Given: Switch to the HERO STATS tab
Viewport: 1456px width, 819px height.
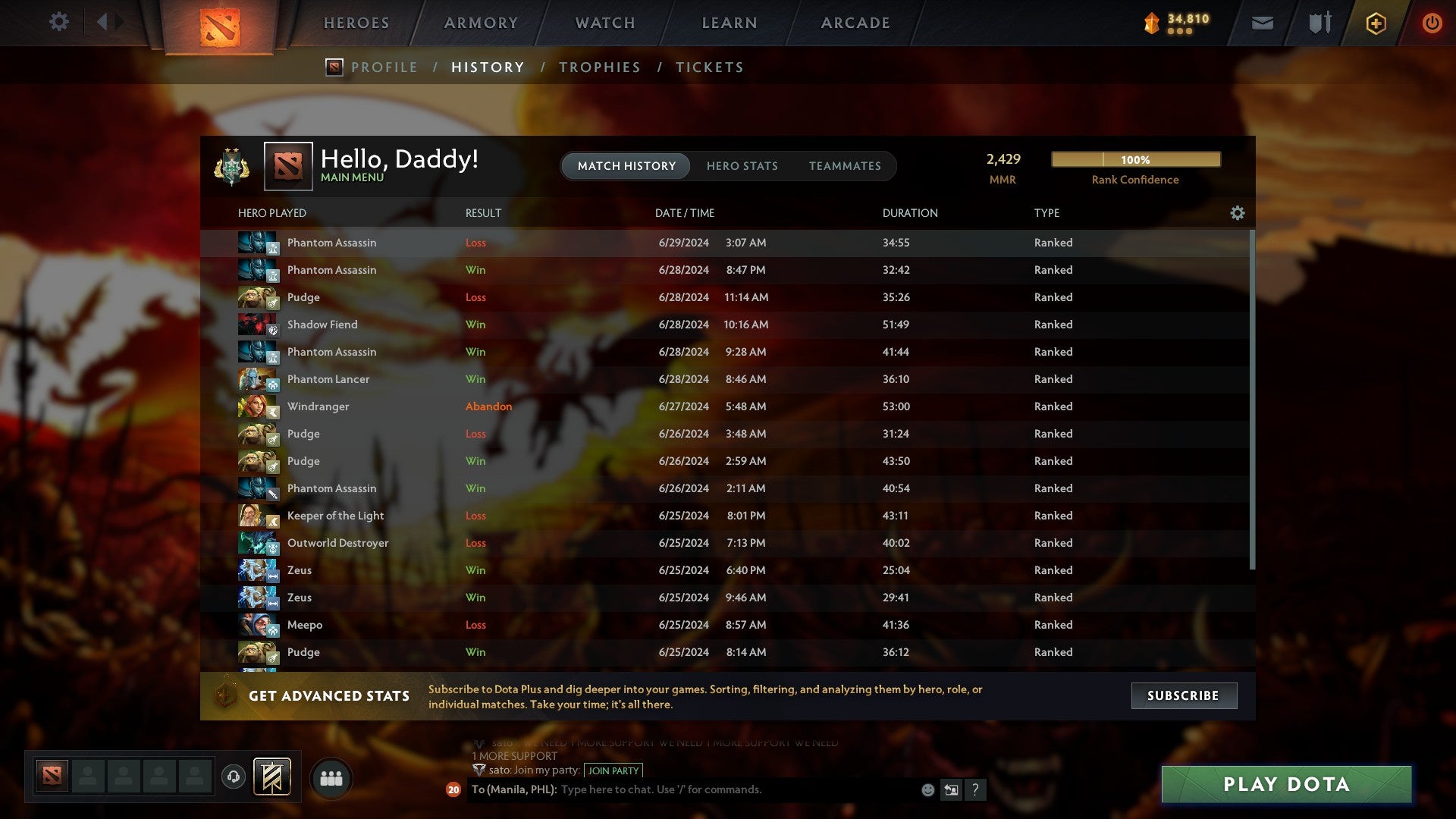Looking at the screenshot, I should [x=742, y=165].
